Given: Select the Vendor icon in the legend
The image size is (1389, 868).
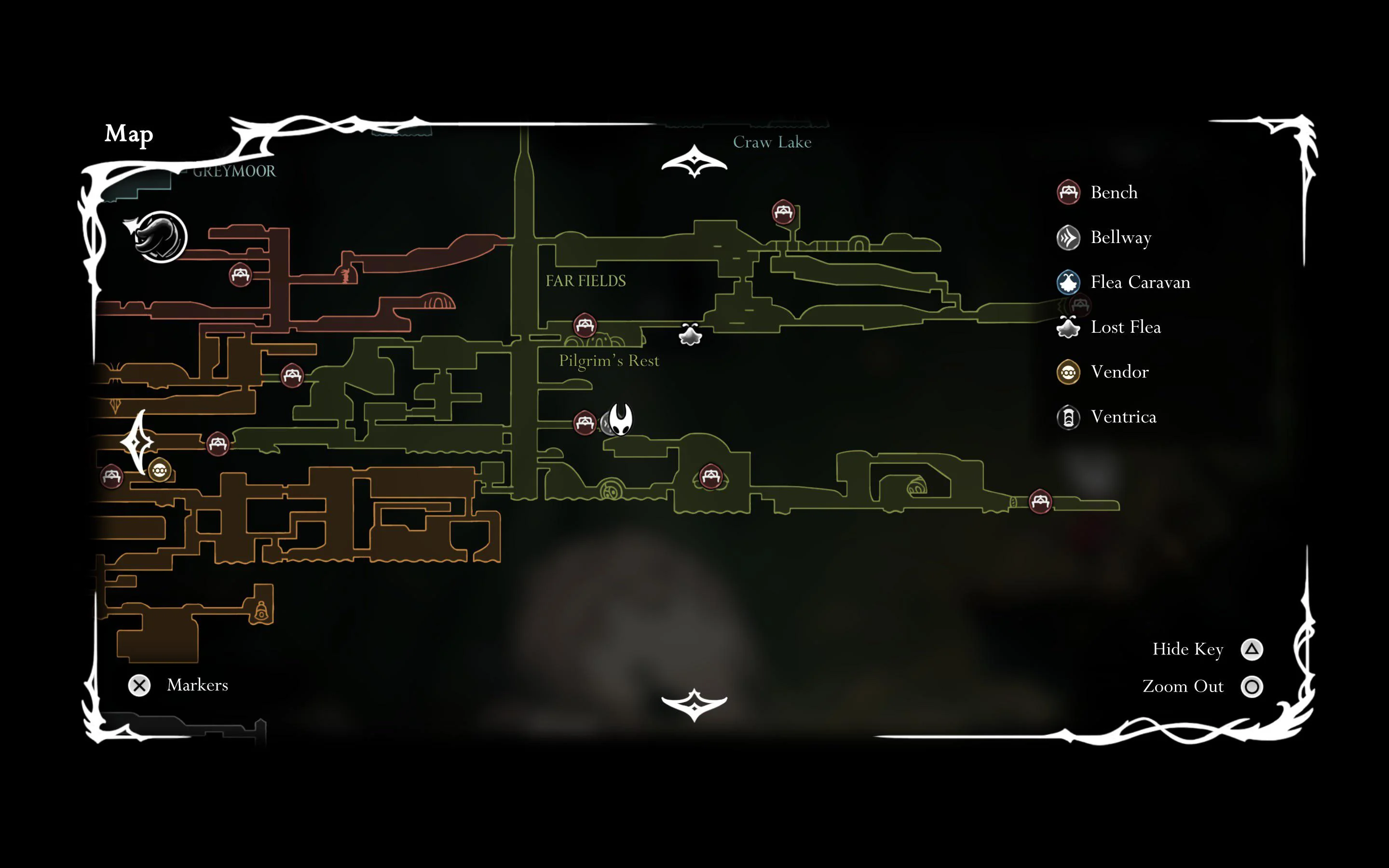Looking at the screenshot, I should tap(1069, 372).
